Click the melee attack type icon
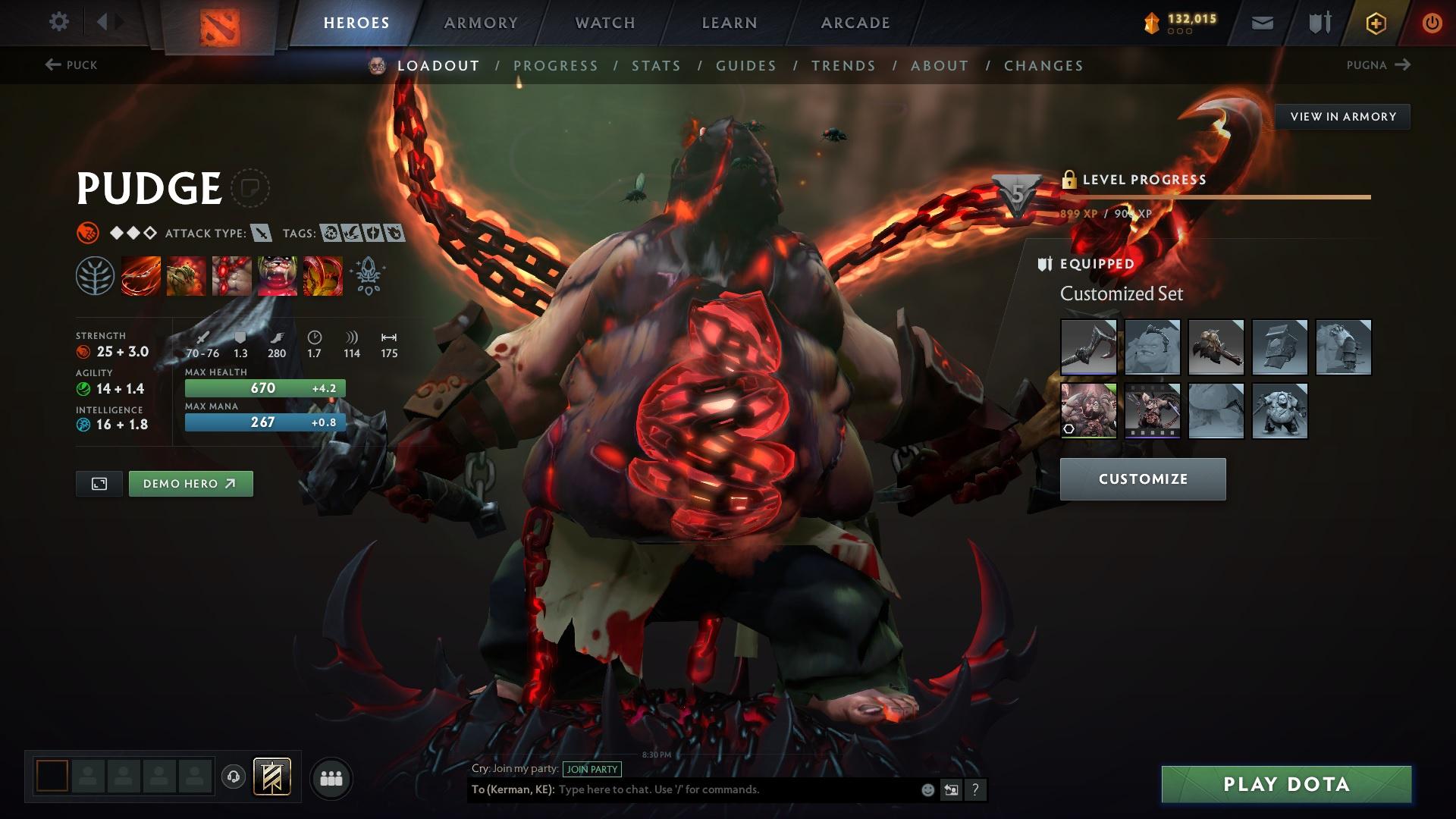 tap(262, 234)
